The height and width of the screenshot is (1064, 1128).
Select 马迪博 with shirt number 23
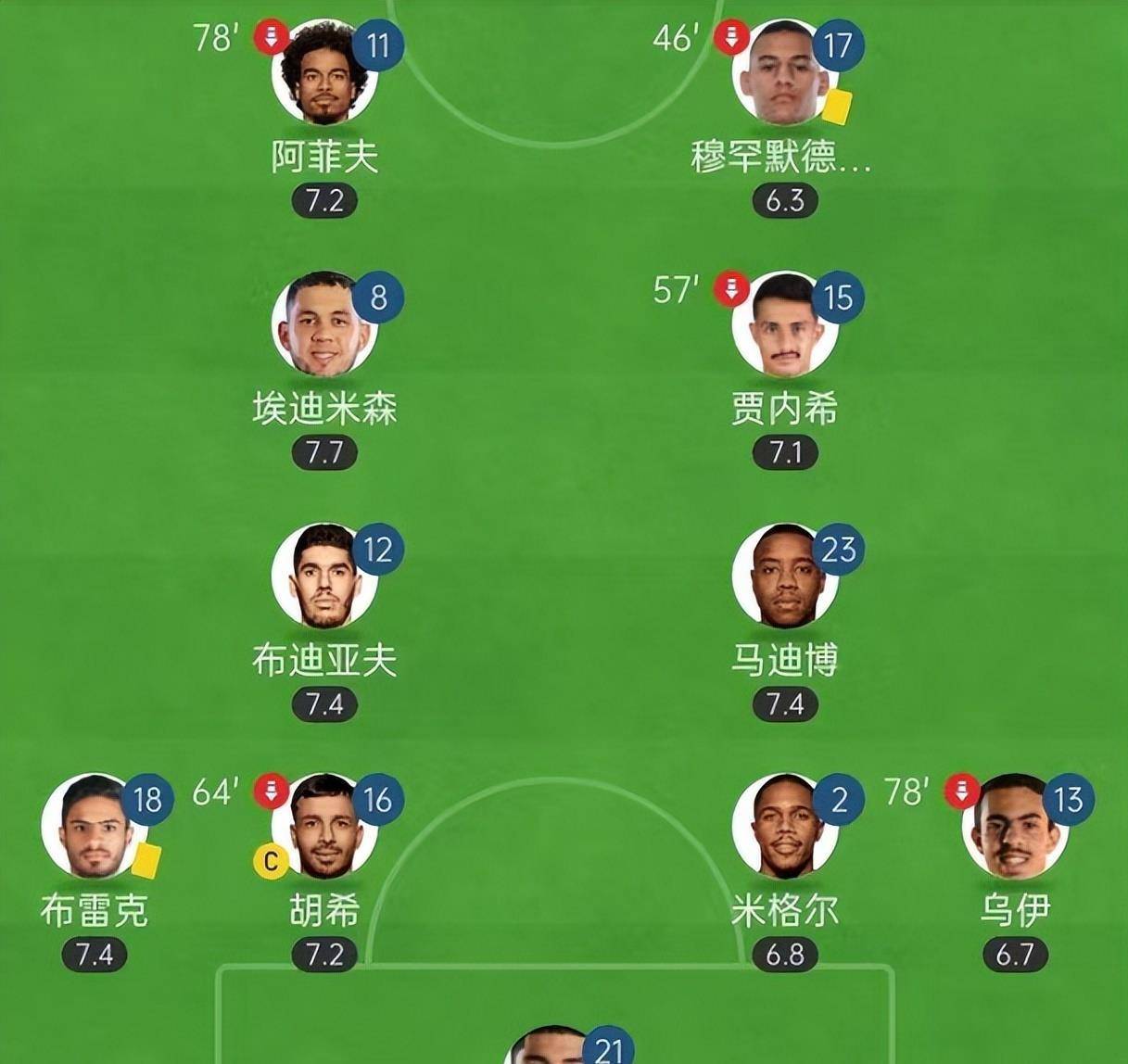click(784, 577)
